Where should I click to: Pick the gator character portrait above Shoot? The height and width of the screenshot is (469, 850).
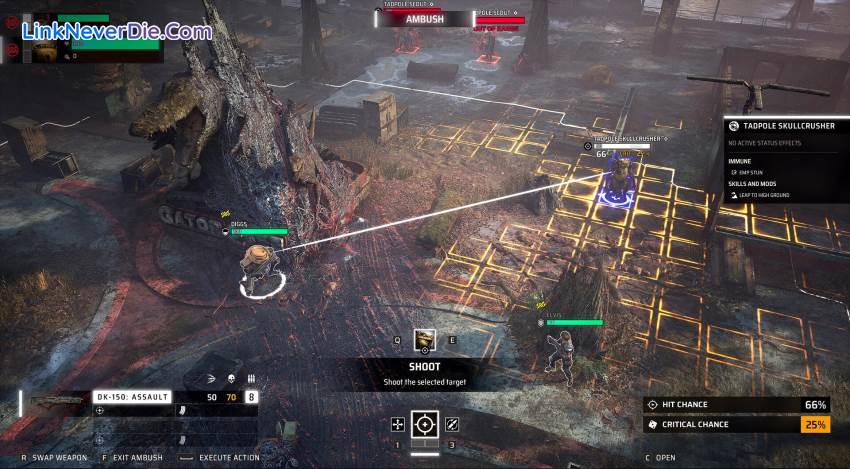tap(425, 340)
